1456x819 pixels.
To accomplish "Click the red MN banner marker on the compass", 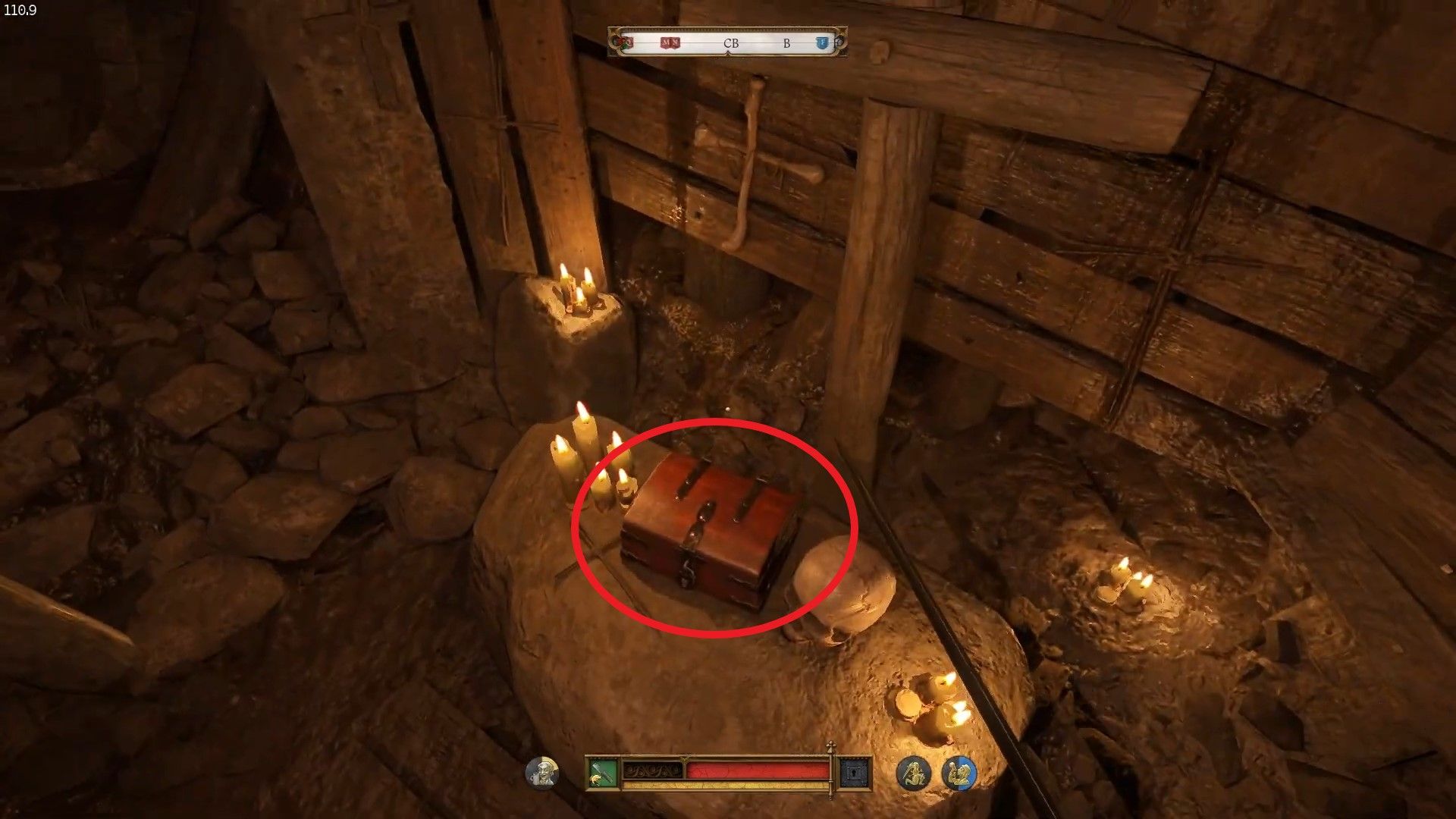I will tap(670, 42).
